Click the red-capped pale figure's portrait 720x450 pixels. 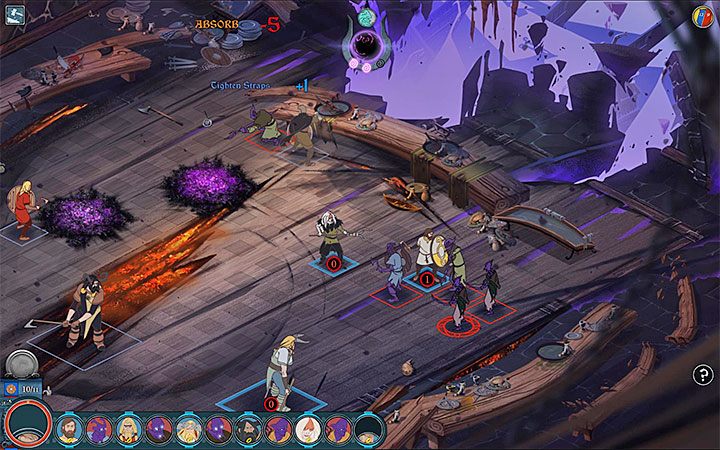tap(309, 430)
